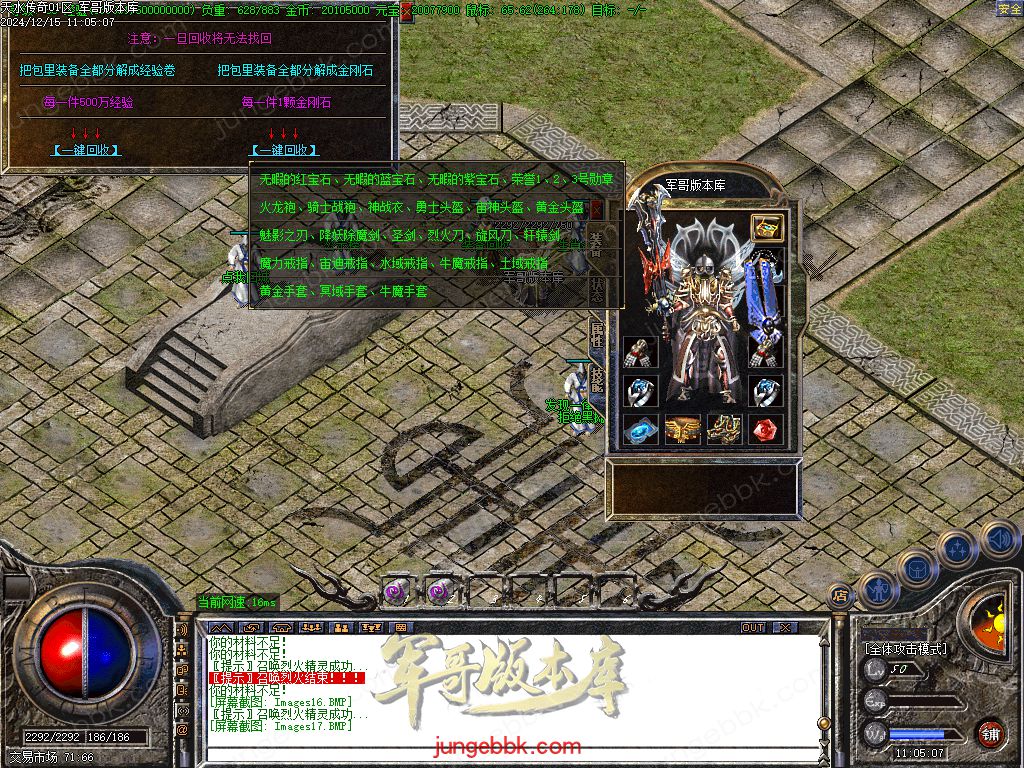1024x768 pixels.
Task: Switch to the 属性 attributes tab
Action: [x=596, y=335]
